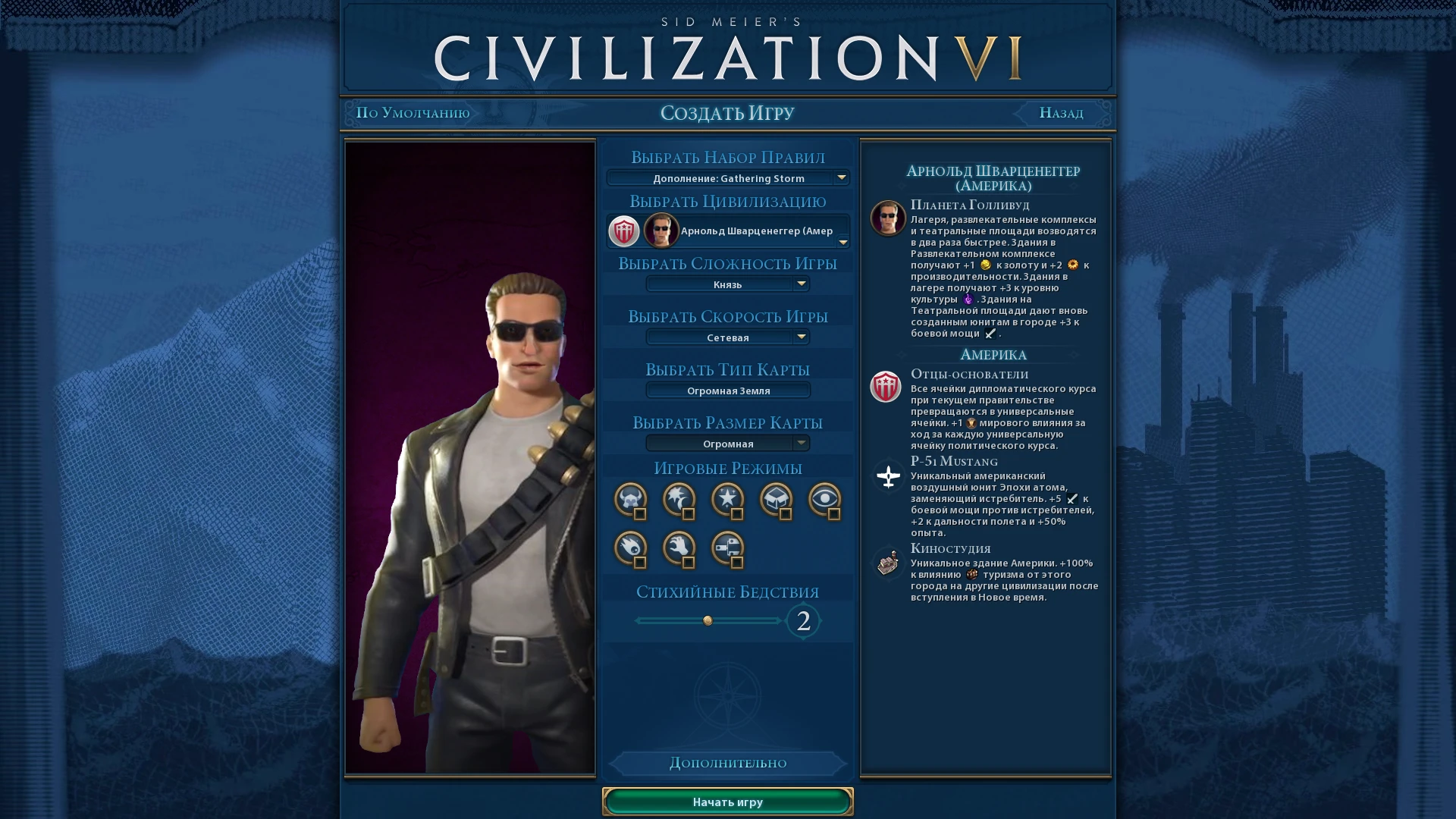Open the Дополнительно advanced options
This screenshot has height=819, width=1456.
(x=727, y=763)
